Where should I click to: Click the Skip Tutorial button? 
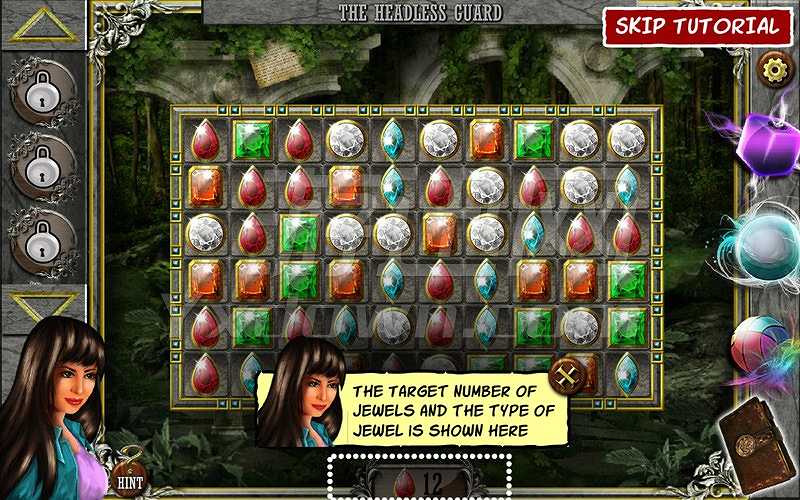pos(697,26)
